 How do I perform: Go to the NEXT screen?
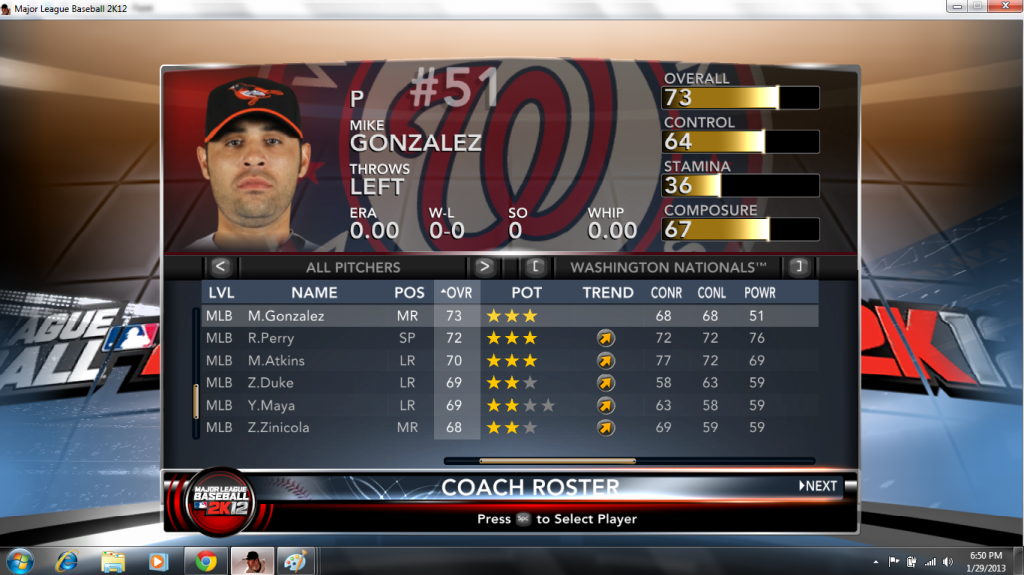tap(818, 486)
